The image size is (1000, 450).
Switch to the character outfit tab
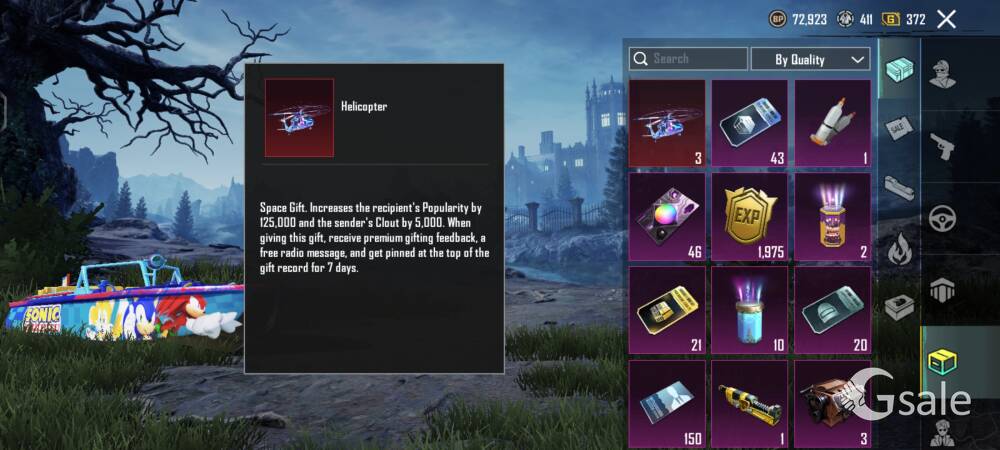[x=943, y=72]
